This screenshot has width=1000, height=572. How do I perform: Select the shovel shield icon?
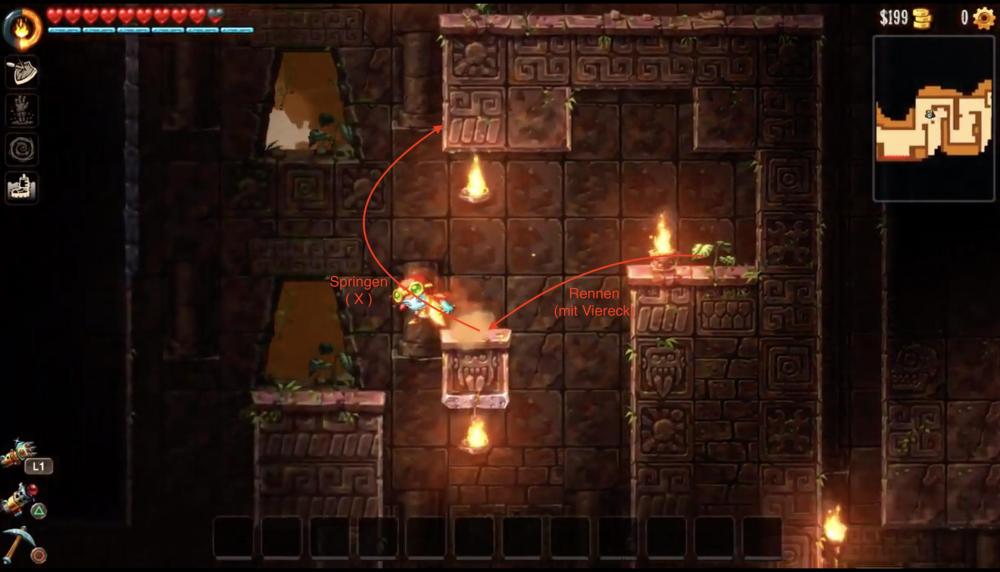[x=22, y=72]
